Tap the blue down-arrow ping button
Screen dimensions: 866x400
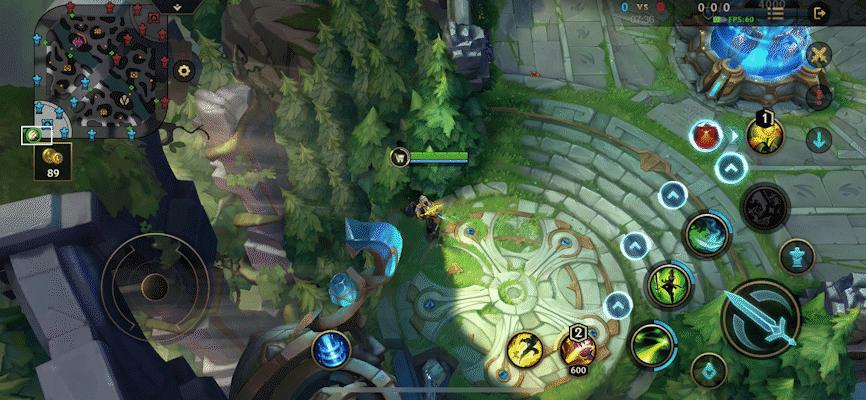(x=819, y=139)
